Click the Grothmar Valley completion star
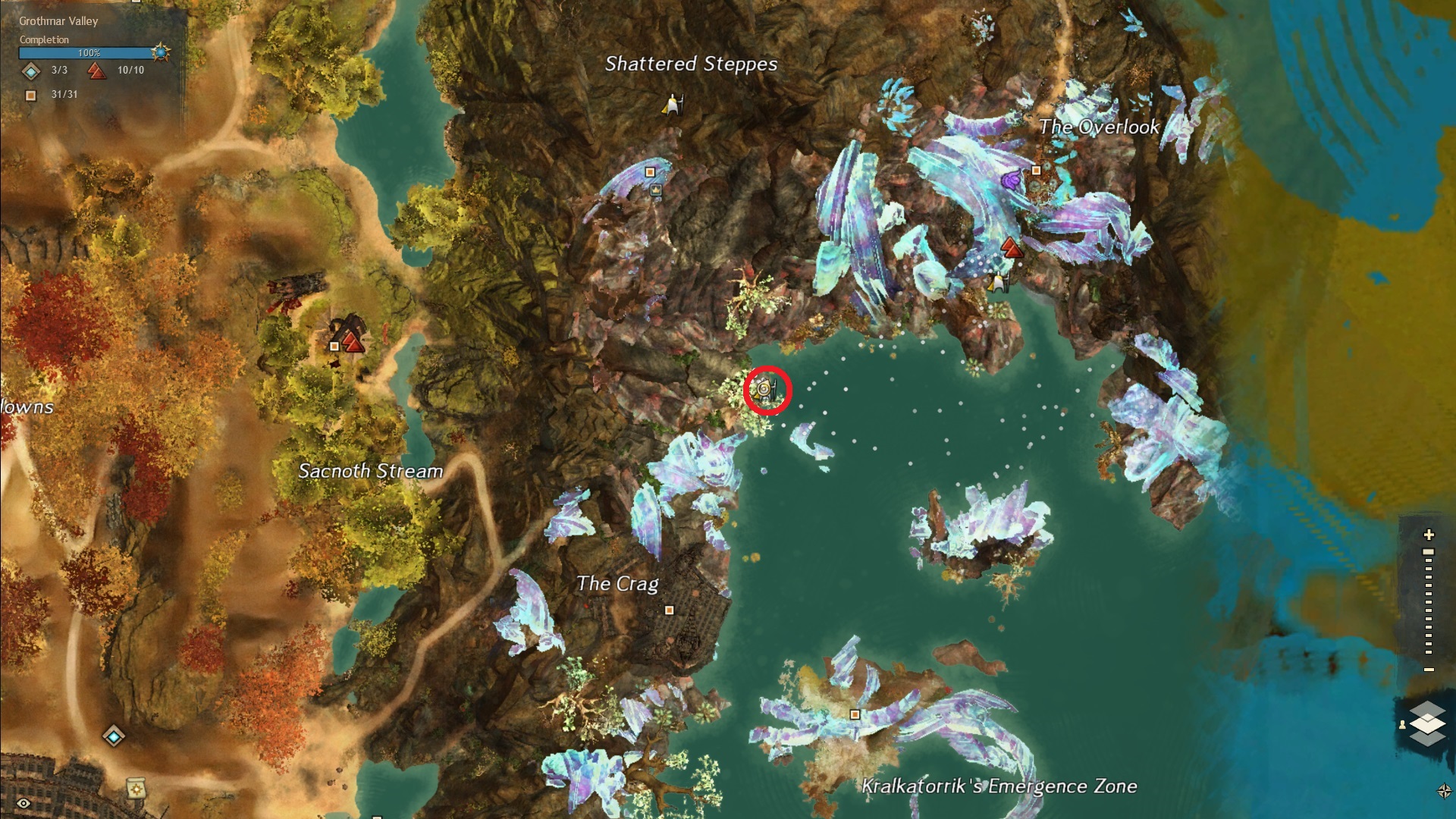Screen dimensions: 1456x819 pyautogui.click(x=160, y=52)
